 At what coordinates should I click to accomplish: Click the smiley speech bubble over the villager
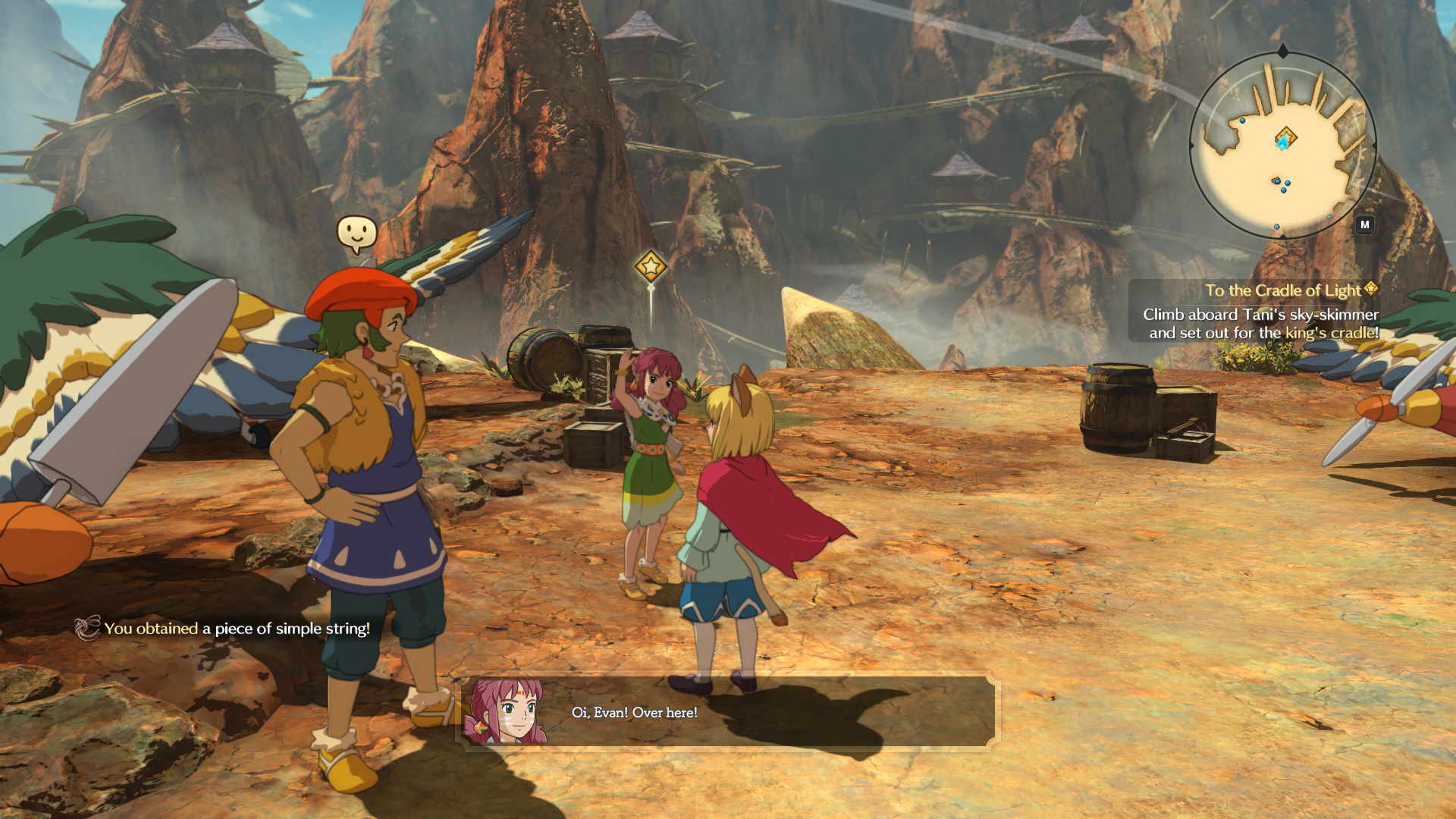(x=356, y=232)
